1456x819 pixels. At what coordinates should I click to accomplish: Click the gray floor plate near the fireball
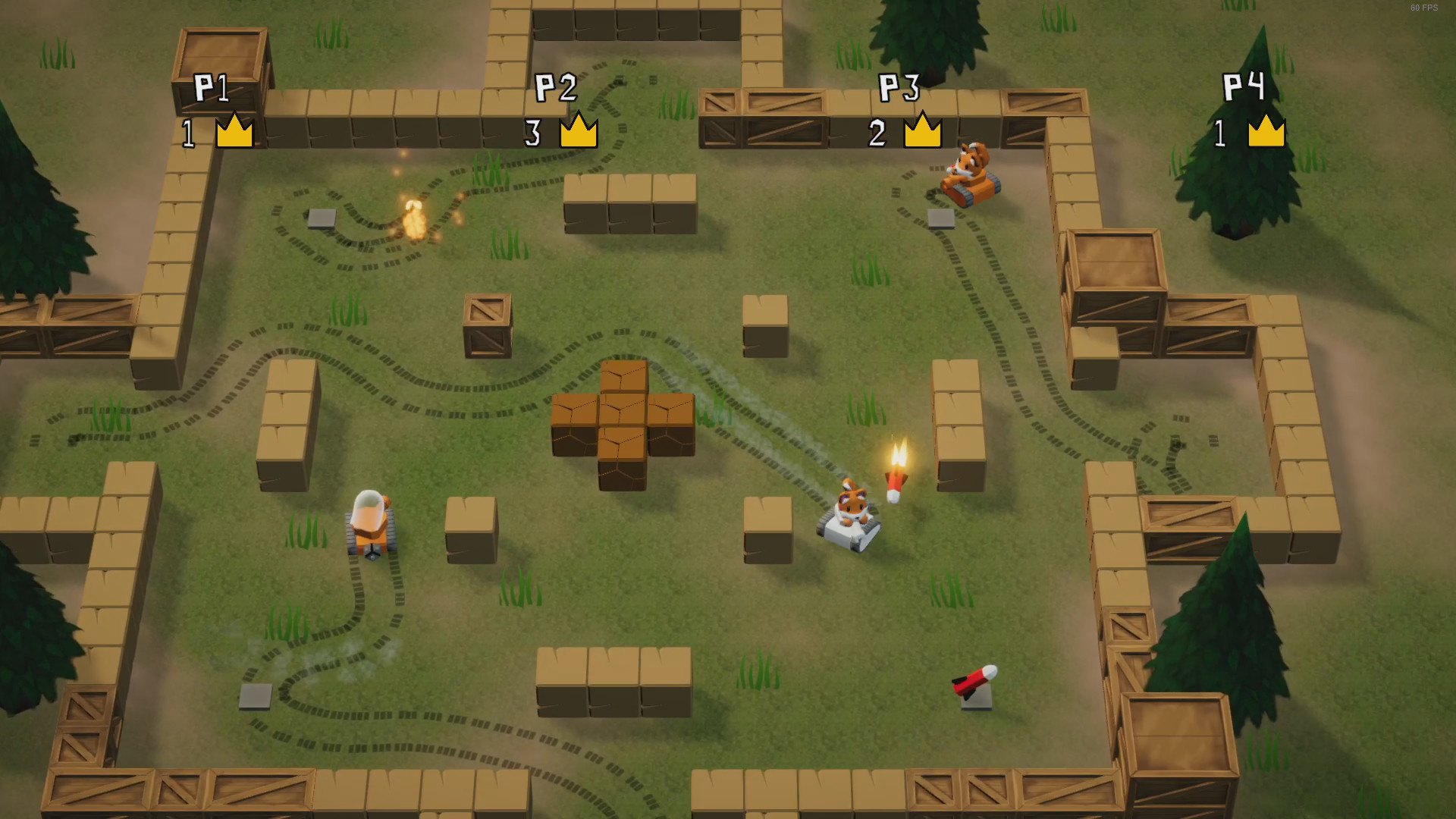(x=322, y=216)
